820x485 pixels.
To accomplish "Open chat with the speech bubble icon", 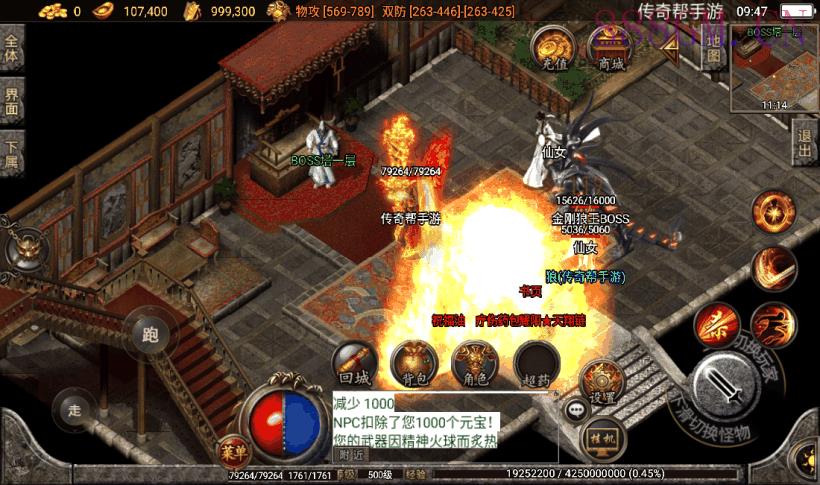I will coord(576,409).
